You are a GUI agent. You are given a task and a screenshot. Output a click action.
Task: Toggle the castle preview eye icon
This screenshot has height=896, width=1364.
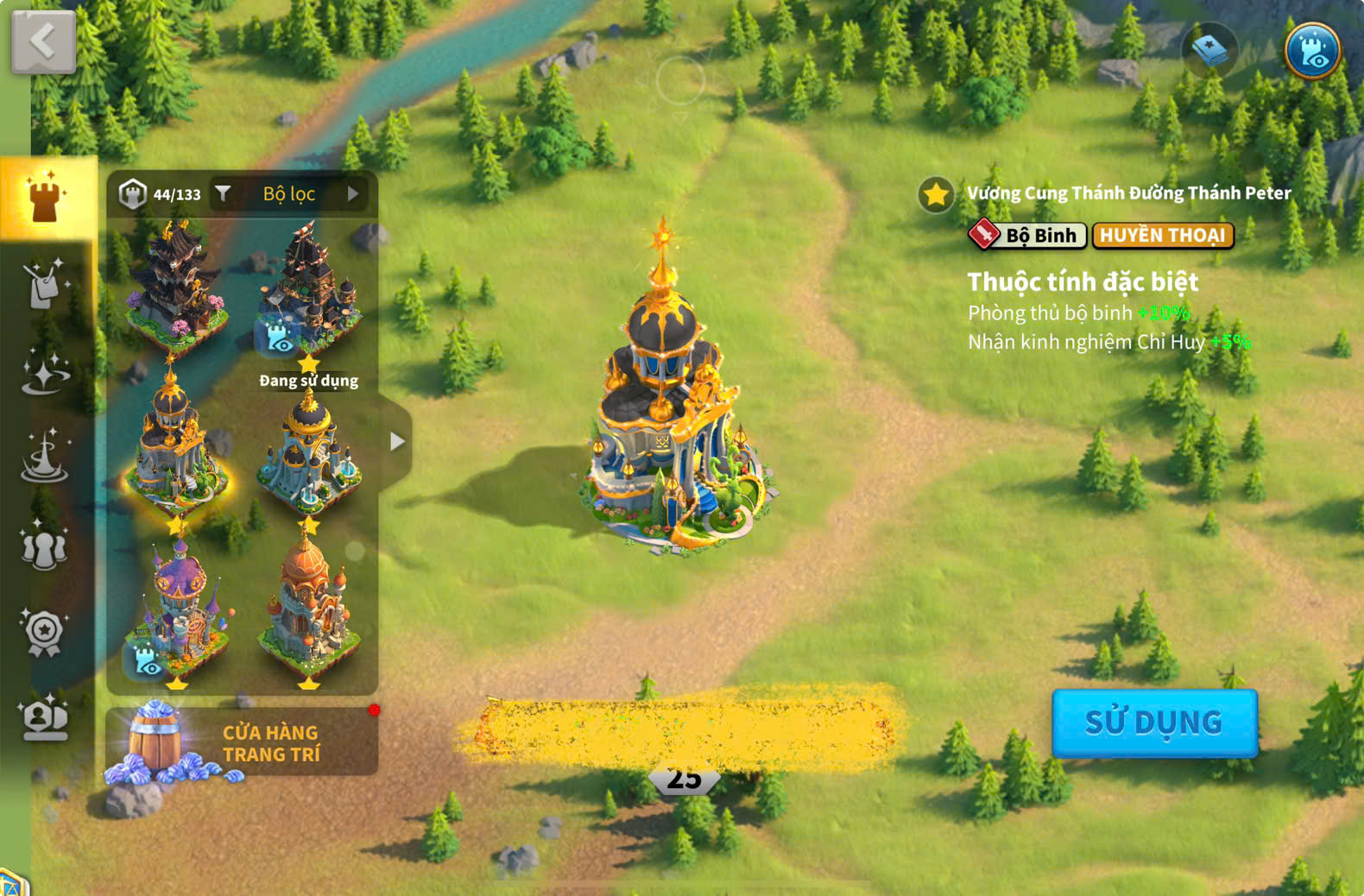(1311, 50)
